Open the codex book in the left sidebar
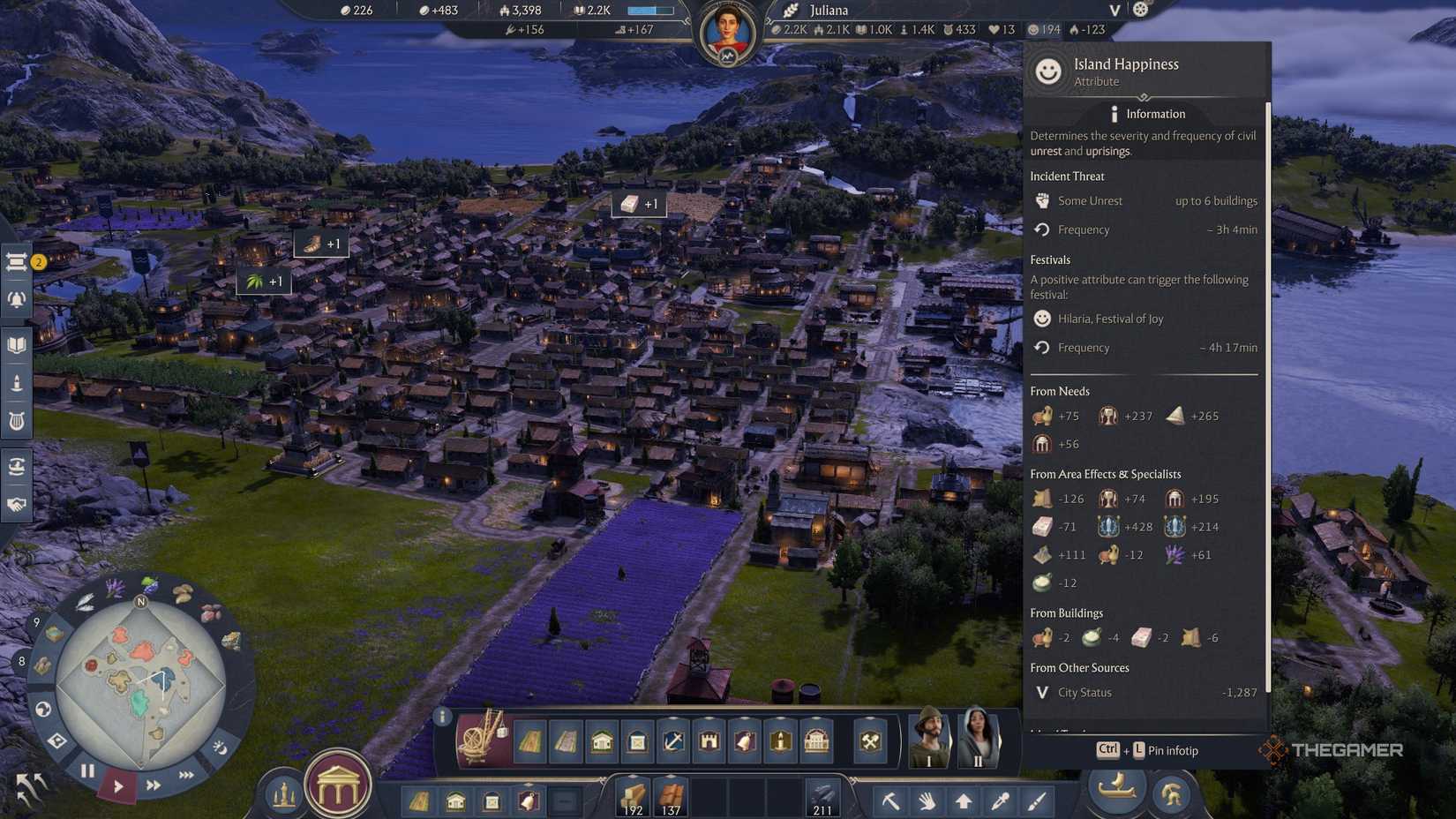Screen dimensions: 1456x819 coord(16,343)
